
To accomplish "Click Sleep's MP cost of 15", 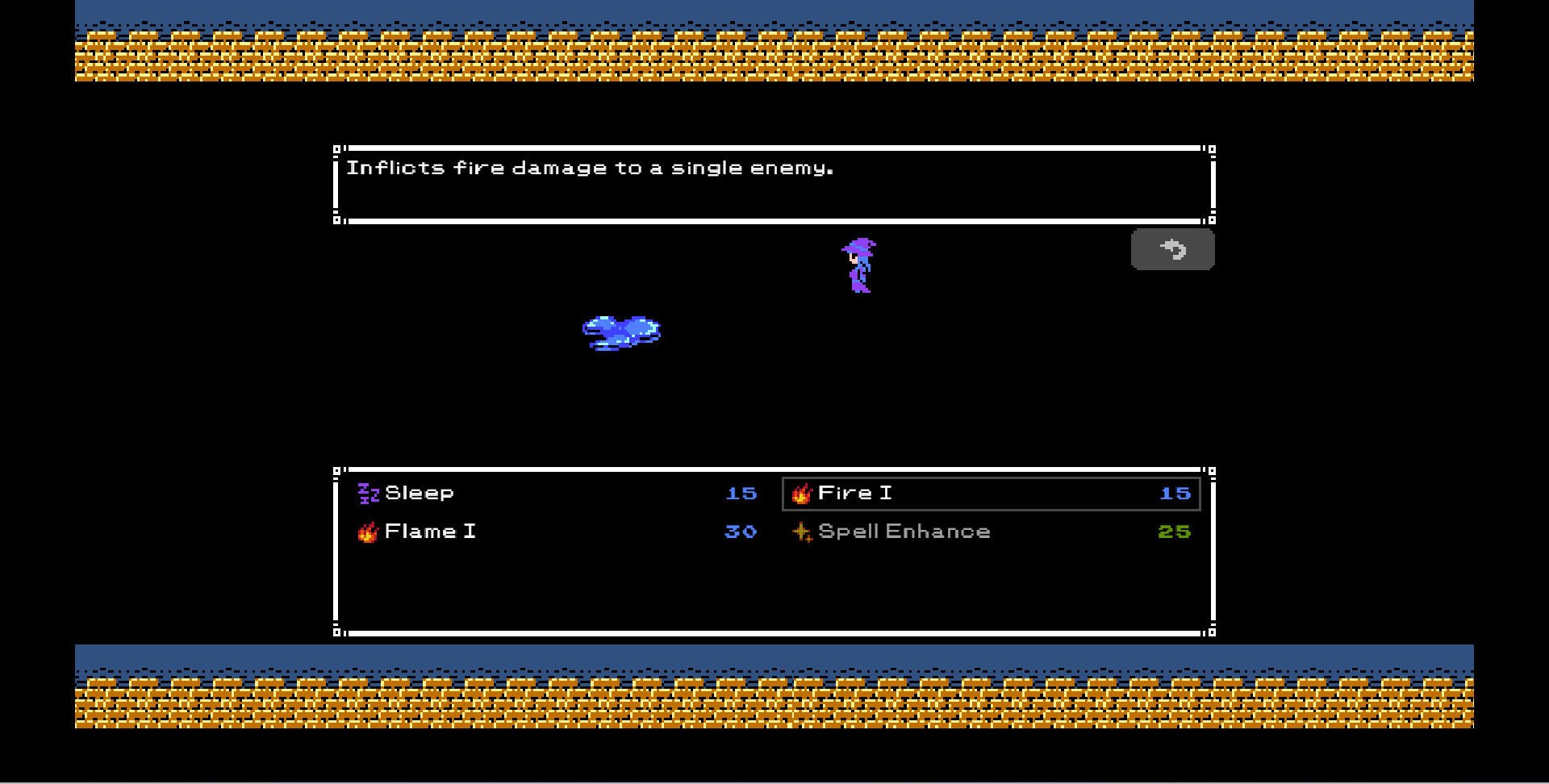I will point(743,493).
